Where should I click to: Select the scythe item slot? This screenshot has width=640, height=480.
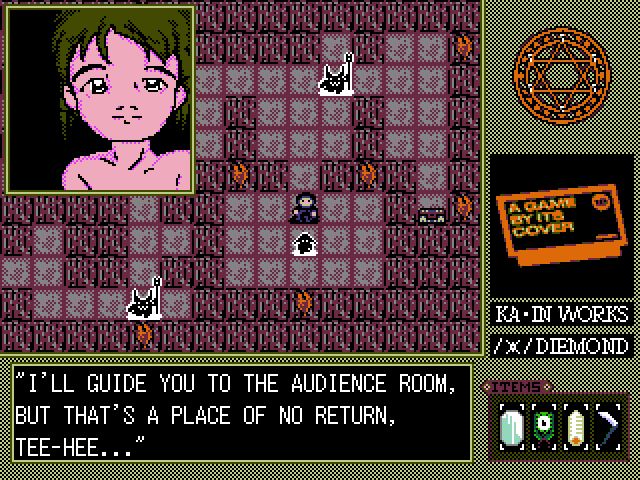[x=607, y=426]
